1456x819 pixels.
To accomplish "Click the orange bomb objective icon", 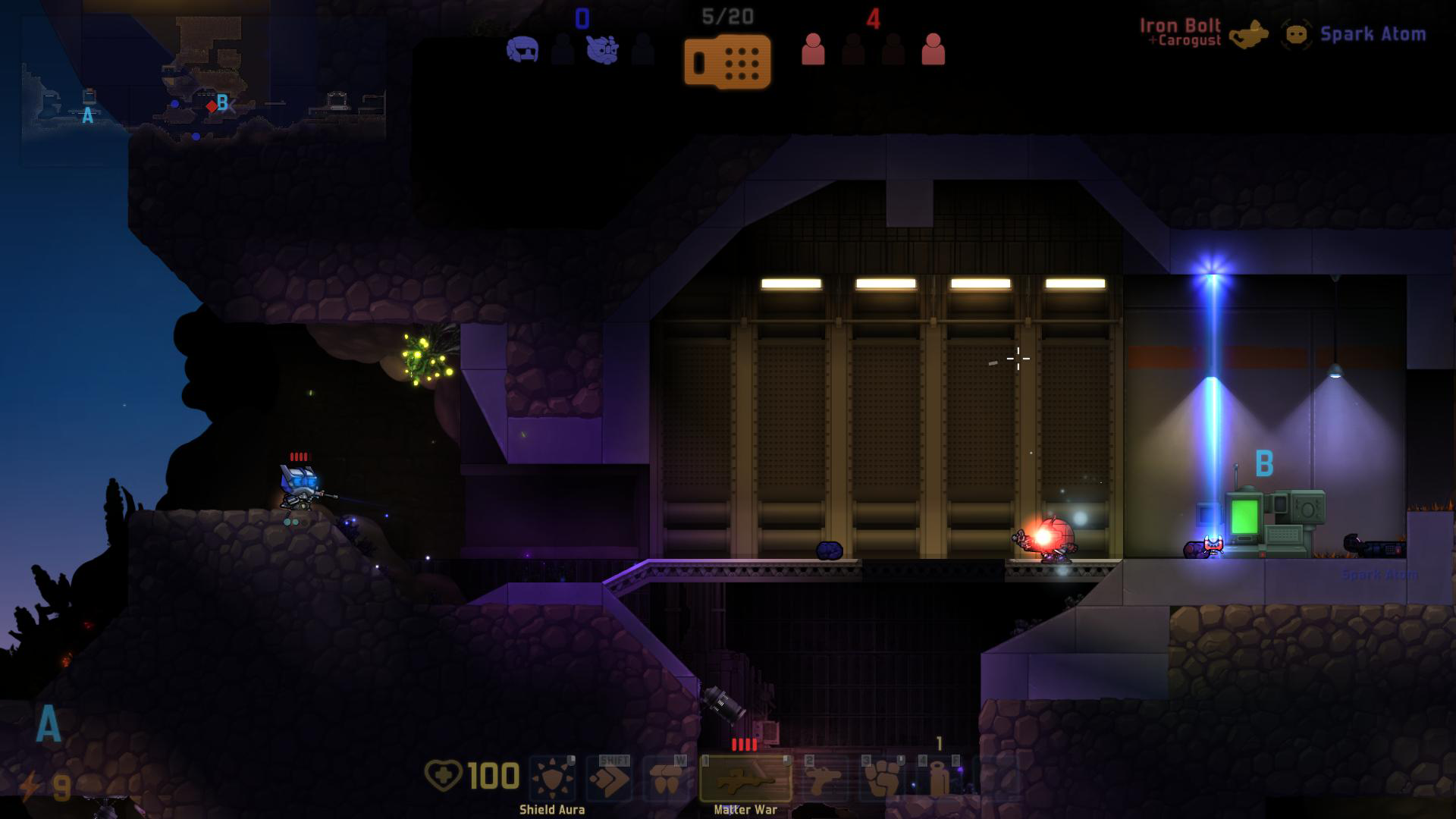I will [x=727, y=61].
